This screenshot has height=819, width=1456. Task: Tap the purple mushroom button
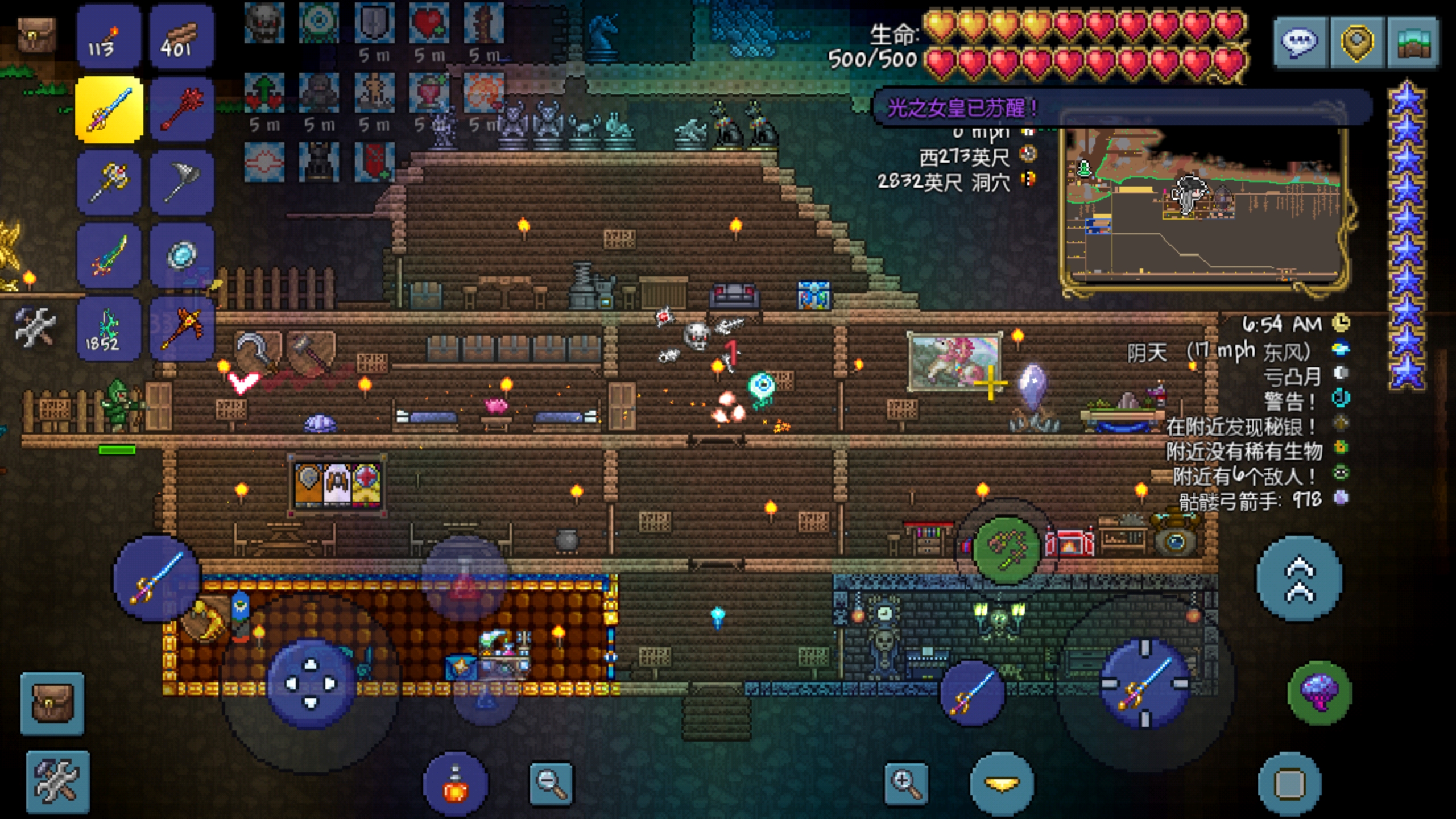[x=1319, y=692]
